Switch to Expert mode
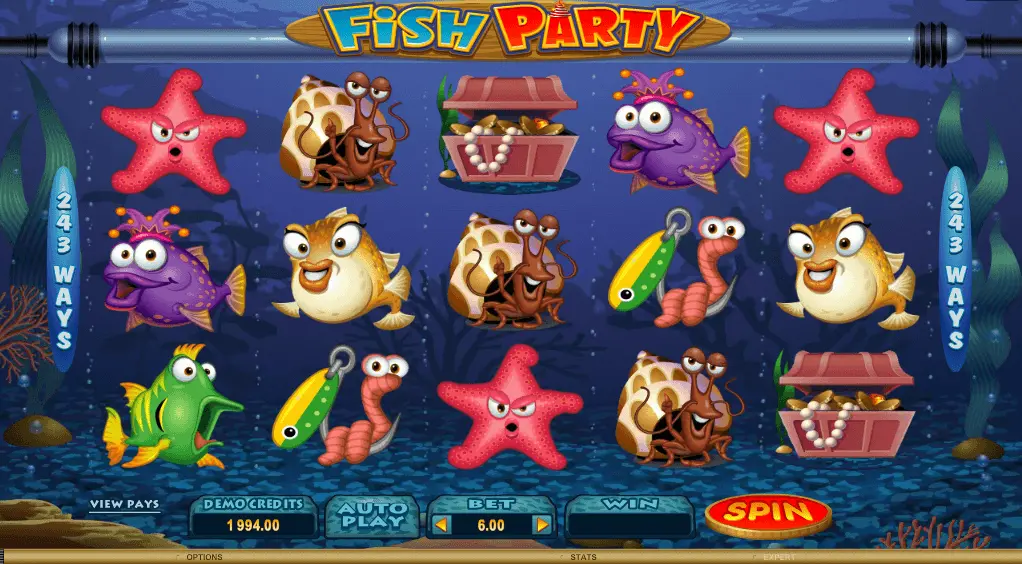 click(x=778, y=557)
